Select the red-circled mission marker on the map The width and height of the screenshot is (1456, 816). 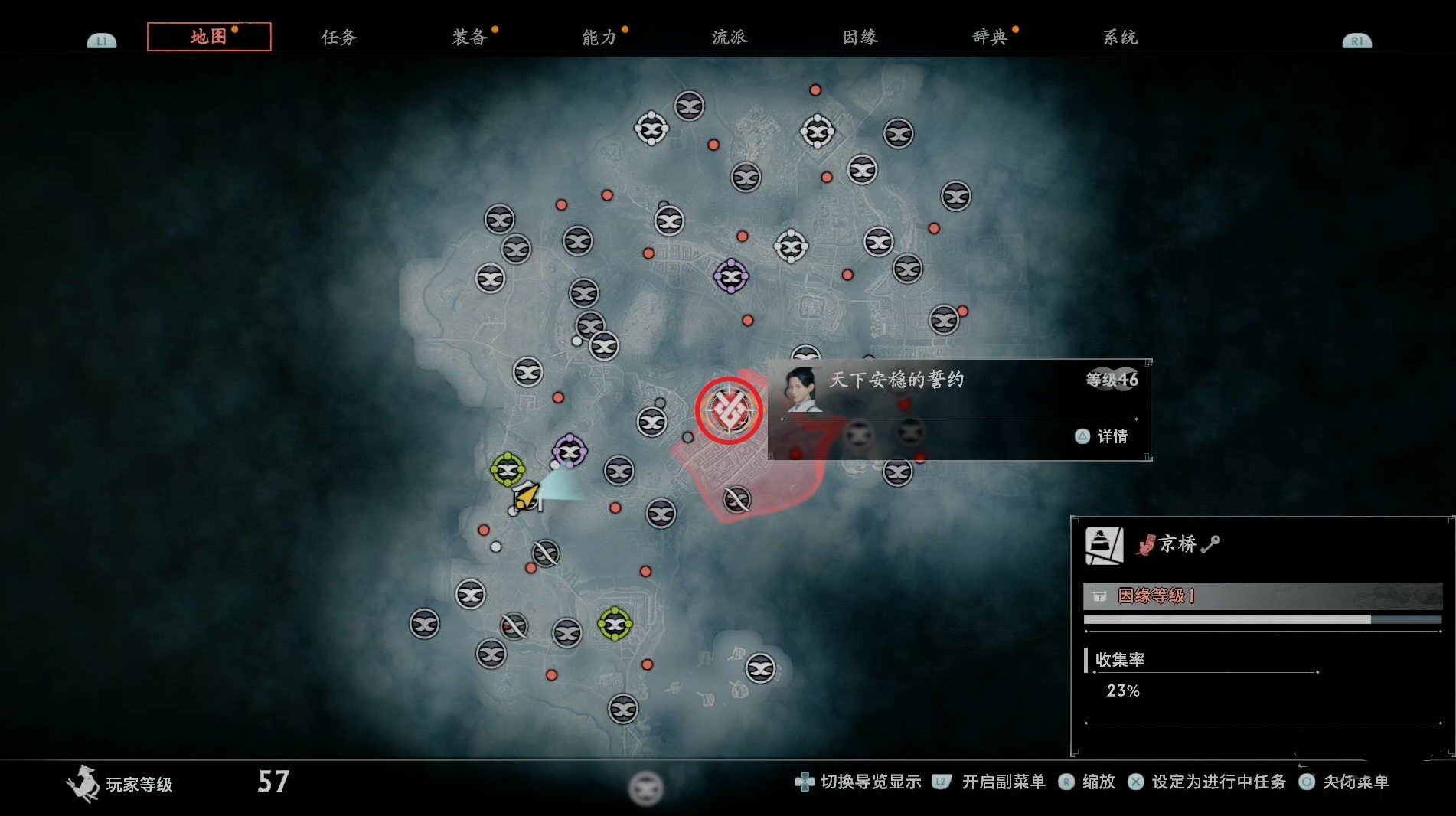[x=729, y=410]
